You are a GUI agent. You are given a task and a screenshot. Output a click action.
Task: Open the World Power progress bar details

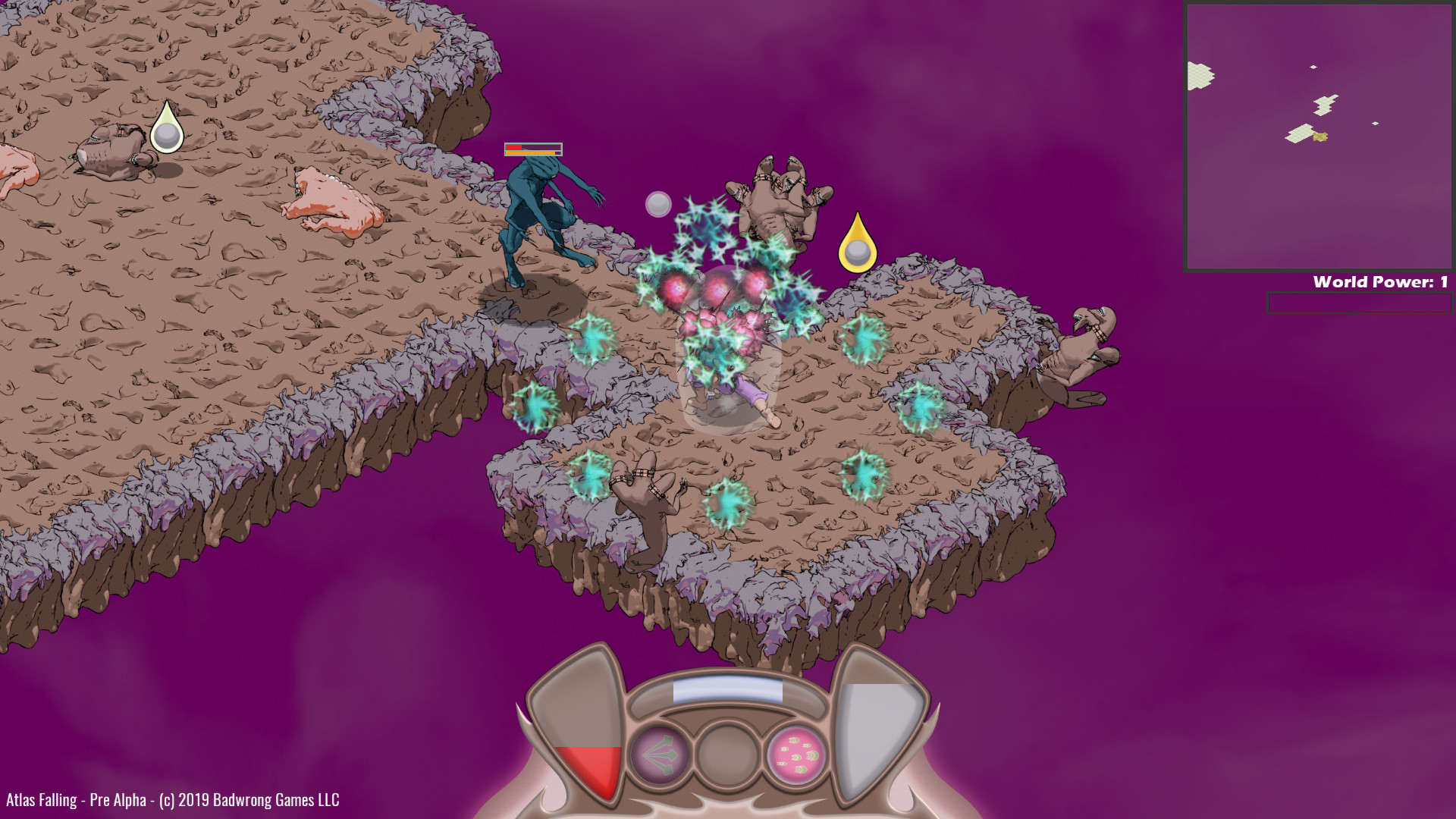click(x=1356, y=302)
